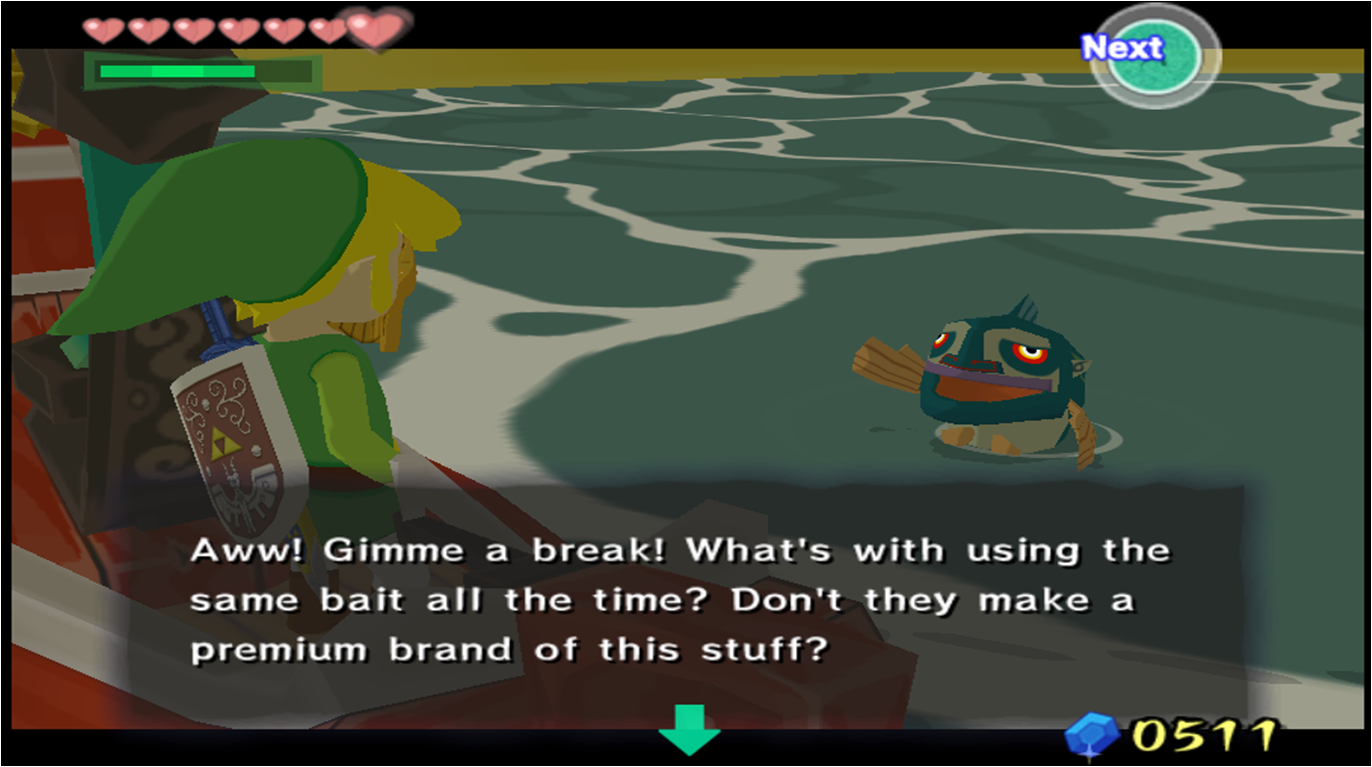Click the third heart to toggle it

194,28
